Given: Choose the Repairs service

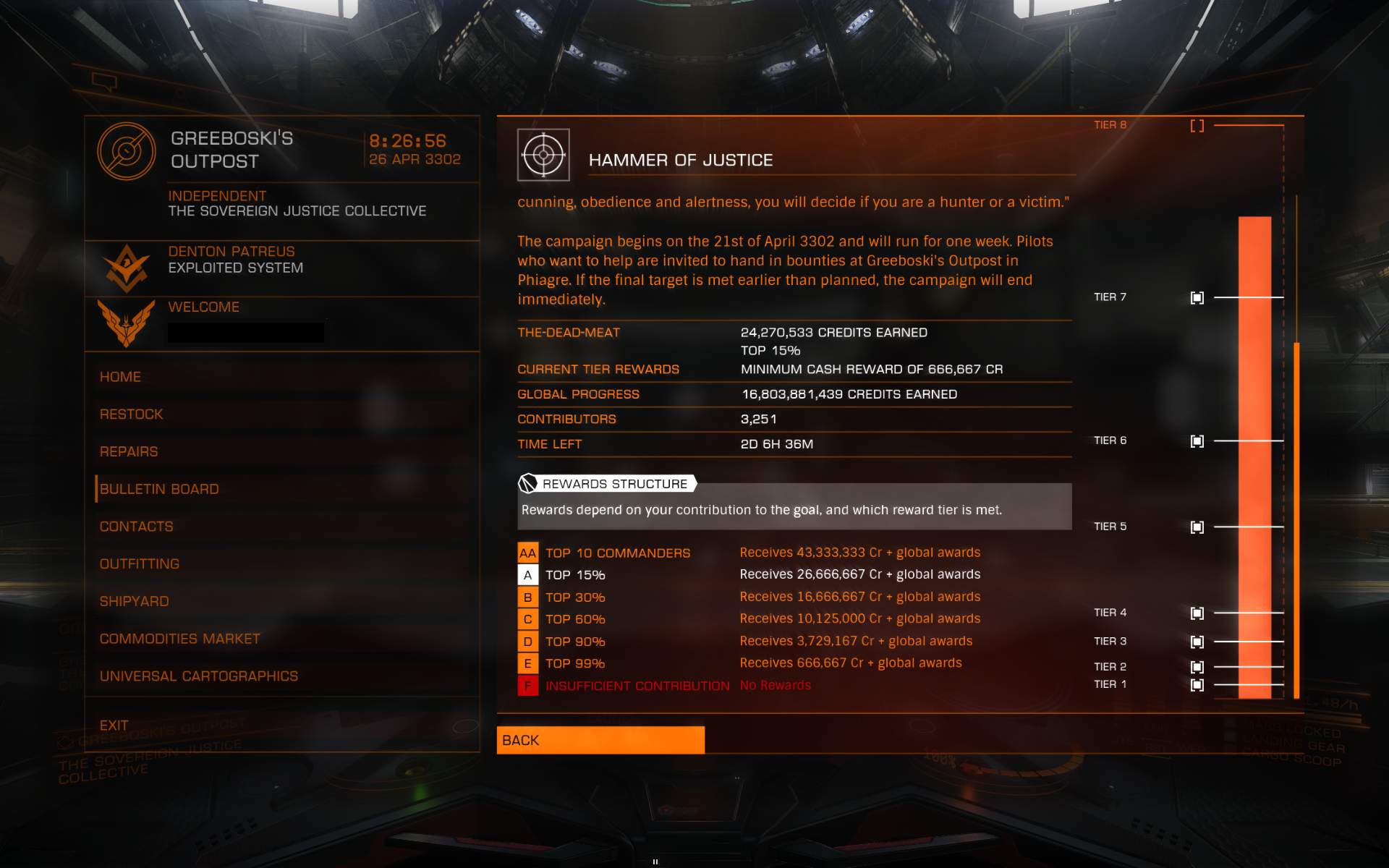Looking at the screenshot, I should [129, 452].
